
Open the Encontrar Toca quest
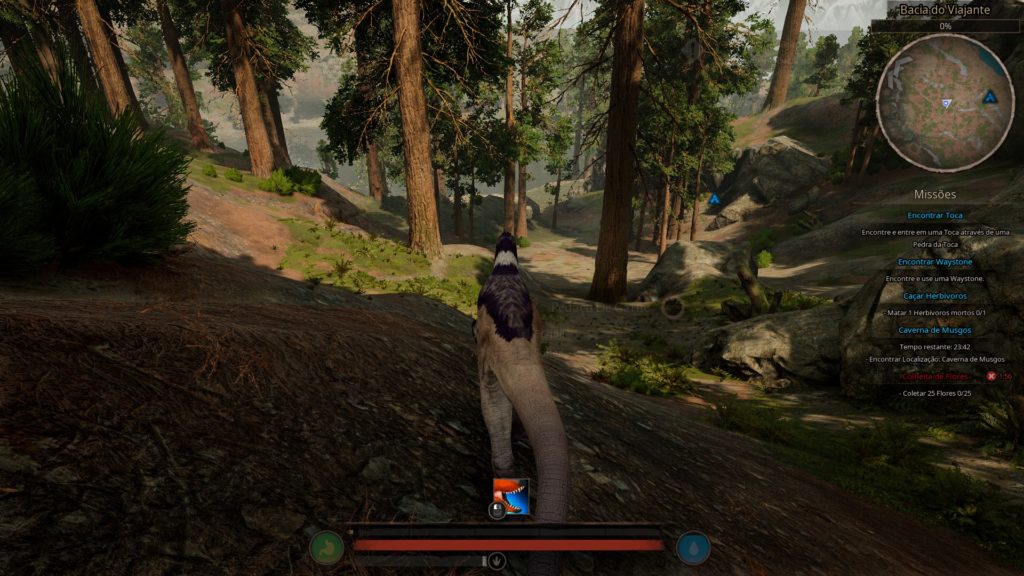(x=935, y=215)
